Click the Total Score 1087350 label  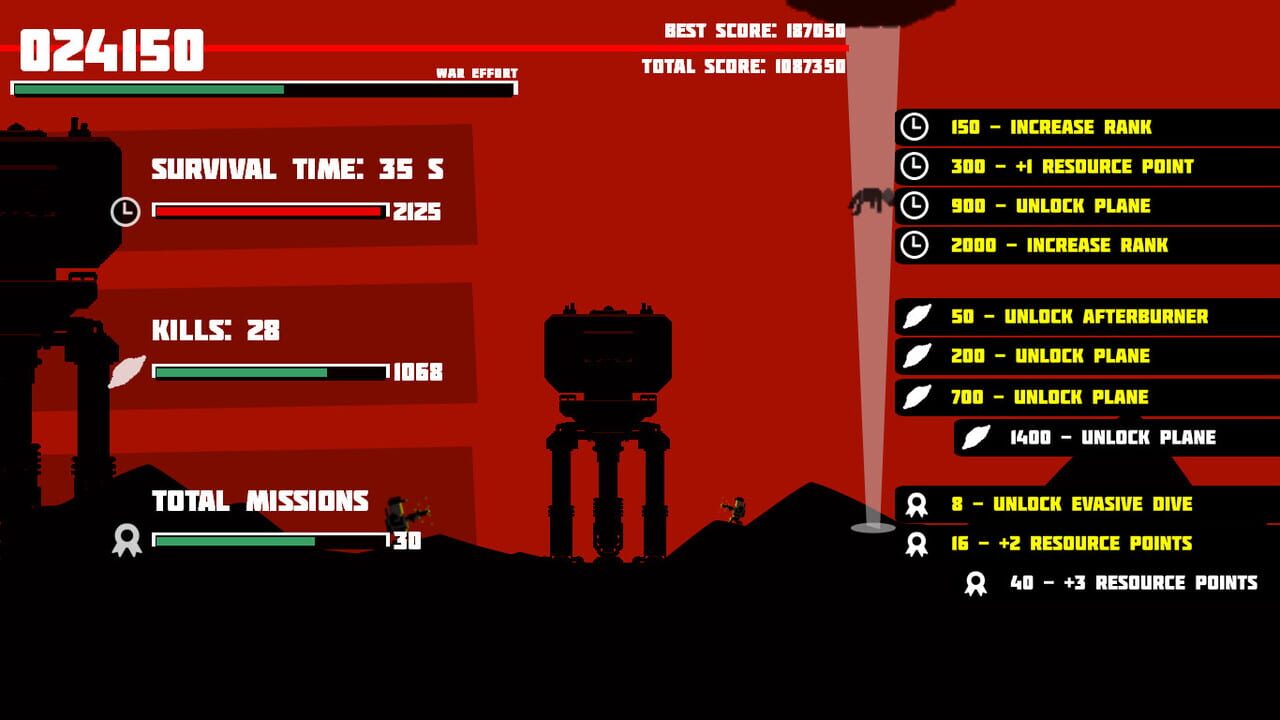[745, 66]
